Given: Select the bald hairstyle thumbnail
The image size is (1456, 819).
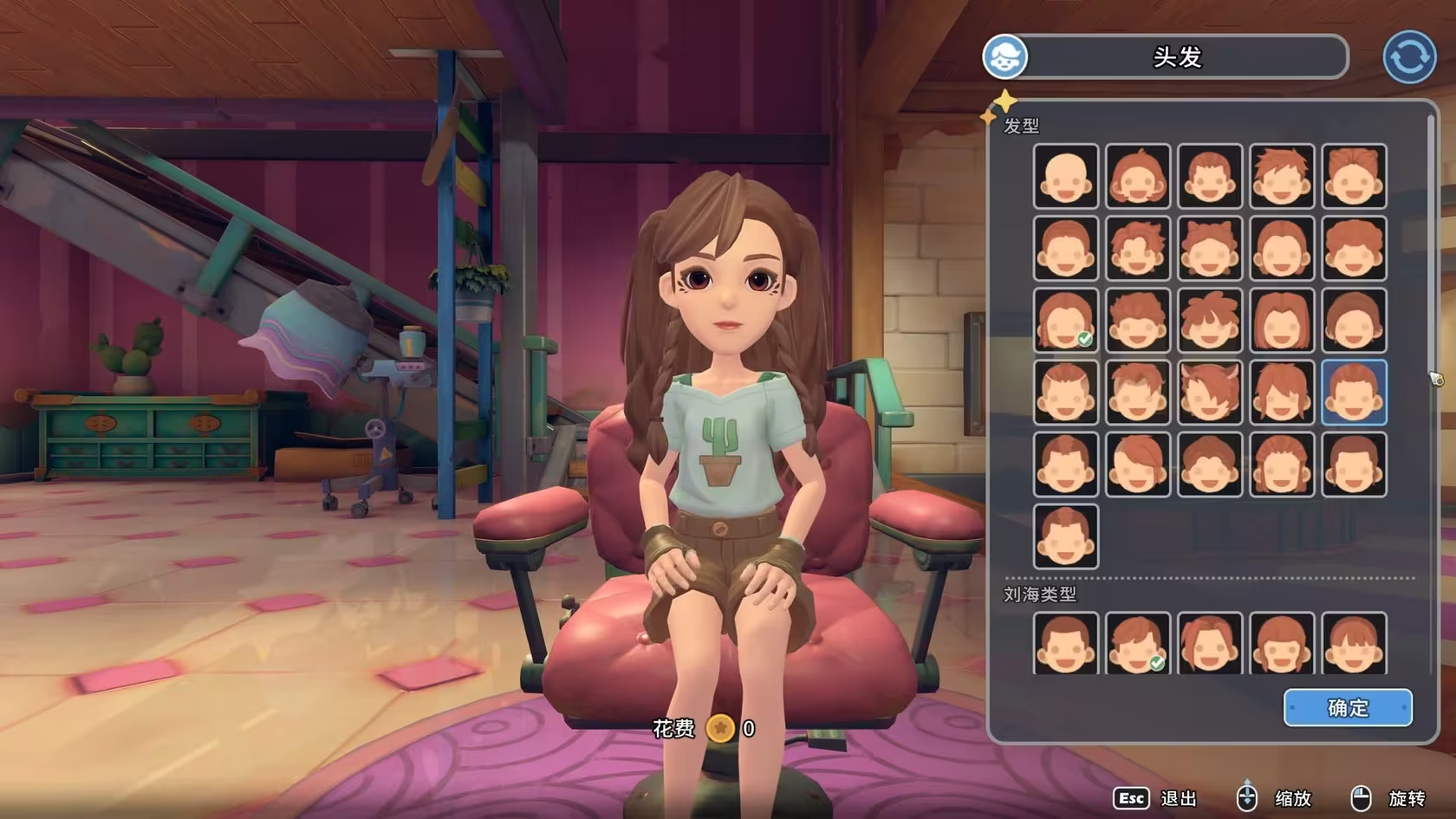Looking at the screenshot, I should pyautogui.click(x=1066, y=177).
